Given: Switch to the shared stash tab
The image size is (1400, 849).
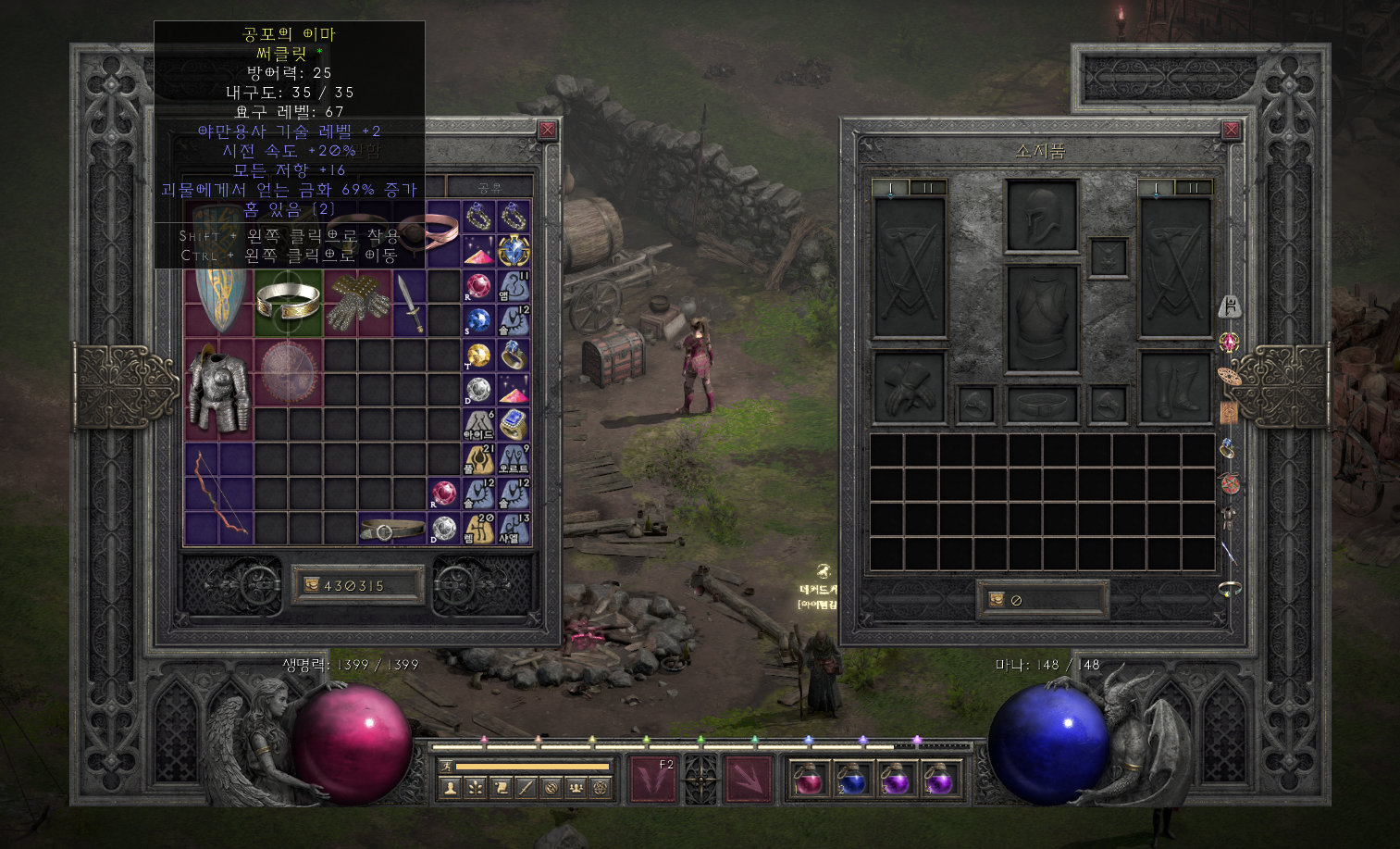Looking at the screenshot, I should coord(489,187).
